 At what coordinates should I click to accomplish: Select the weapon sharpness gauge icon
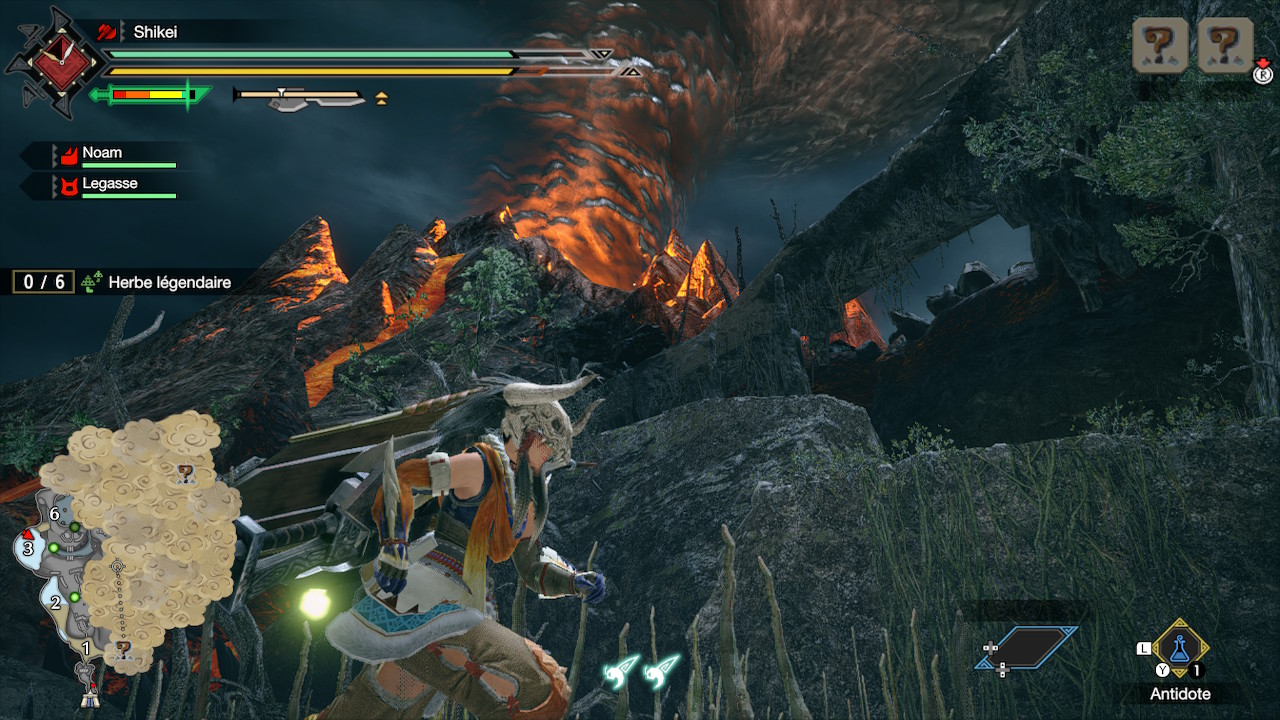tap(152, 95)
